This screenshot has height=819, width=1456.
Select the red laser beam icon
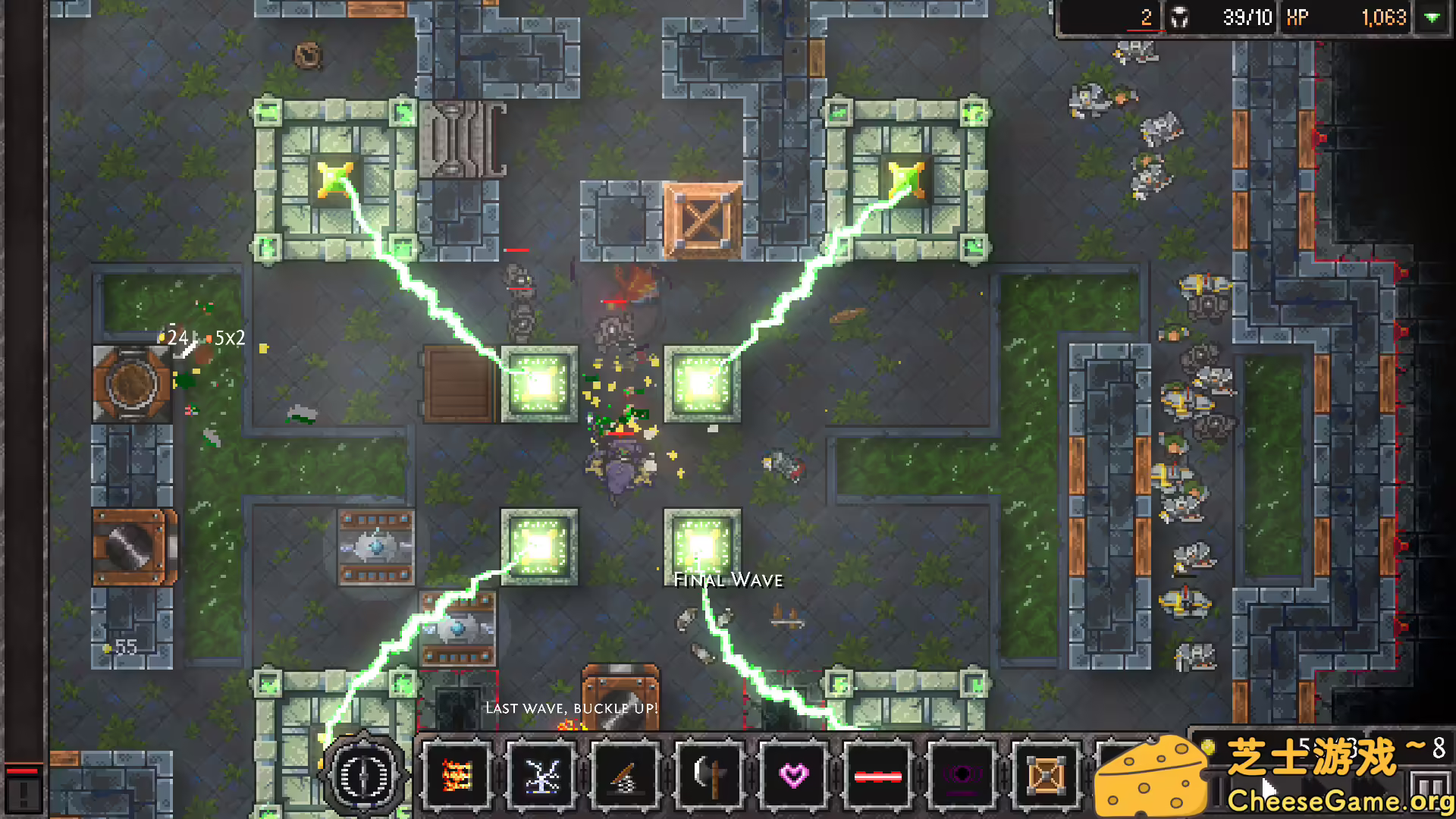pyautogui.click(x=877, y=773)
